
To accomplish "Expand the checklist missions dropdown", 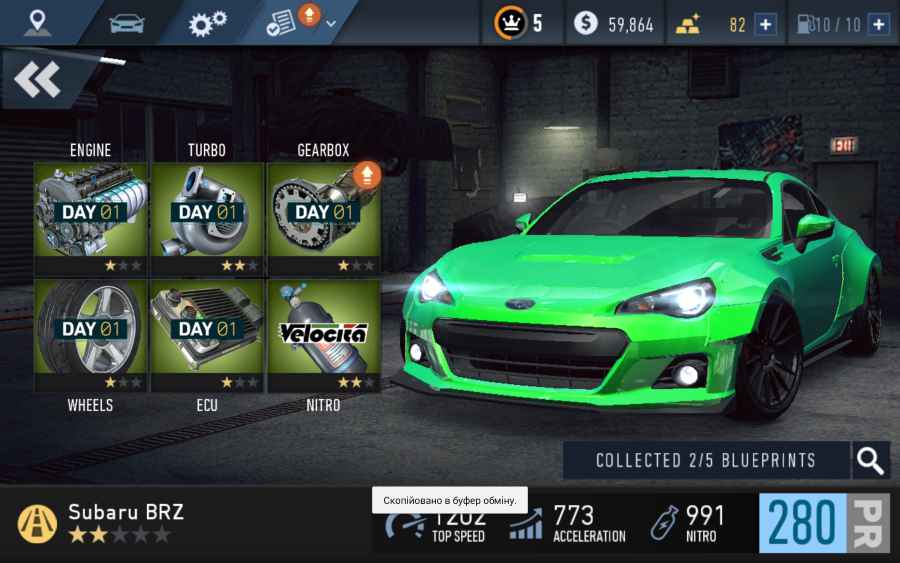I will tap(300, 22).
